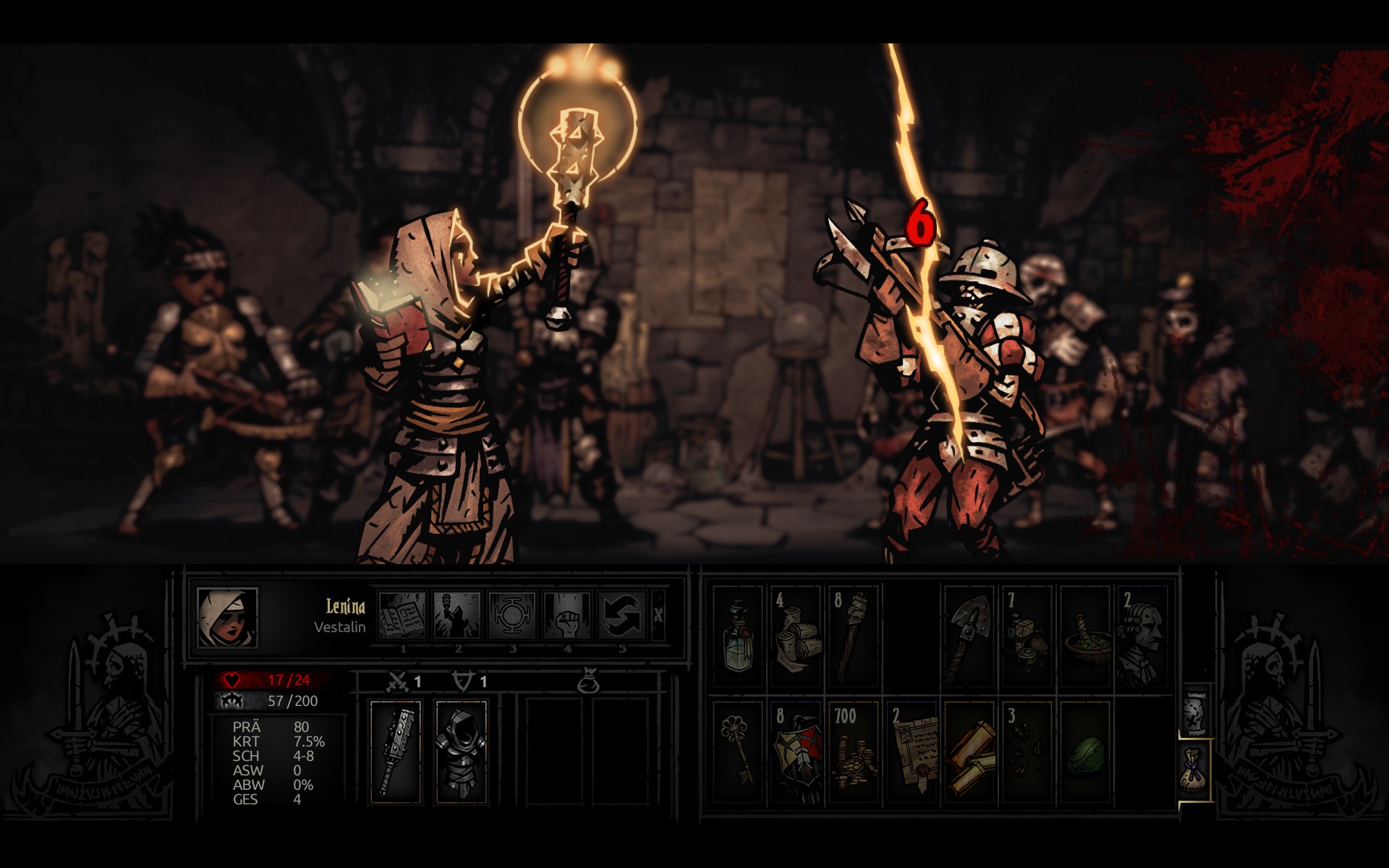Activate the open book skill

coord(403,616)
